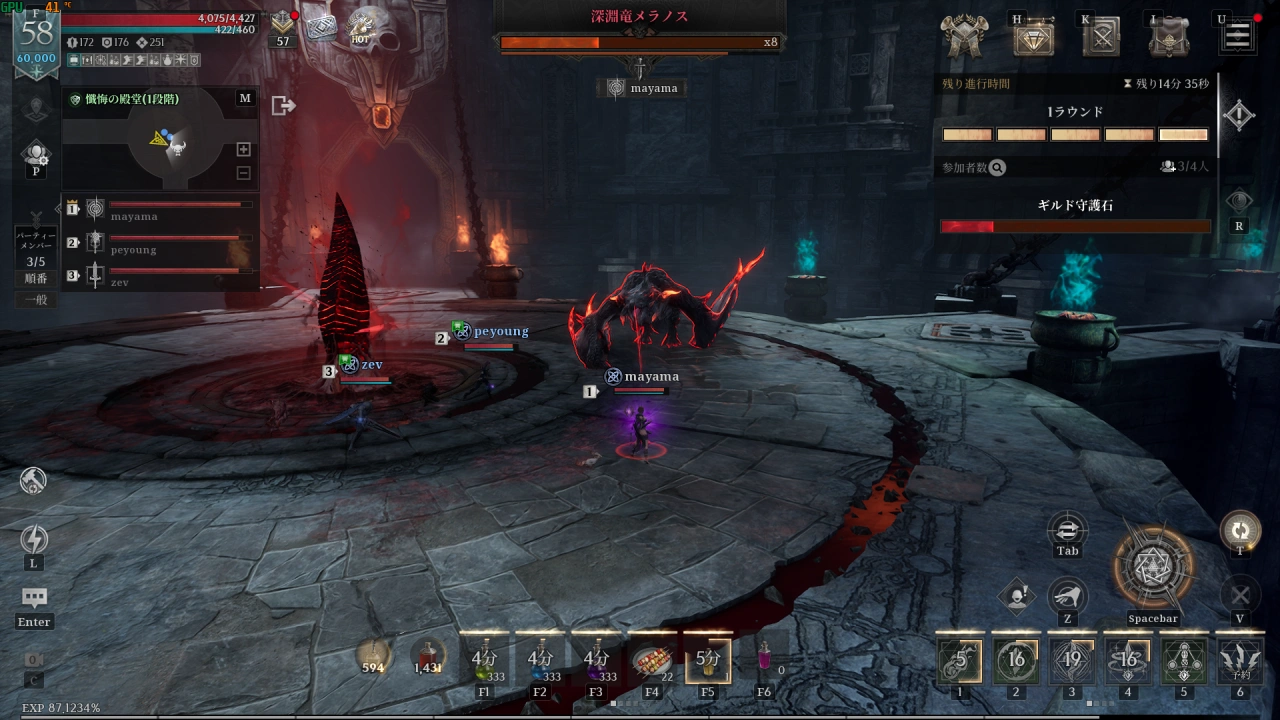Expand the full map with M button
The height and width of the screenshot is (720, 1280).
pyautogui.click(x=245, y=98)
